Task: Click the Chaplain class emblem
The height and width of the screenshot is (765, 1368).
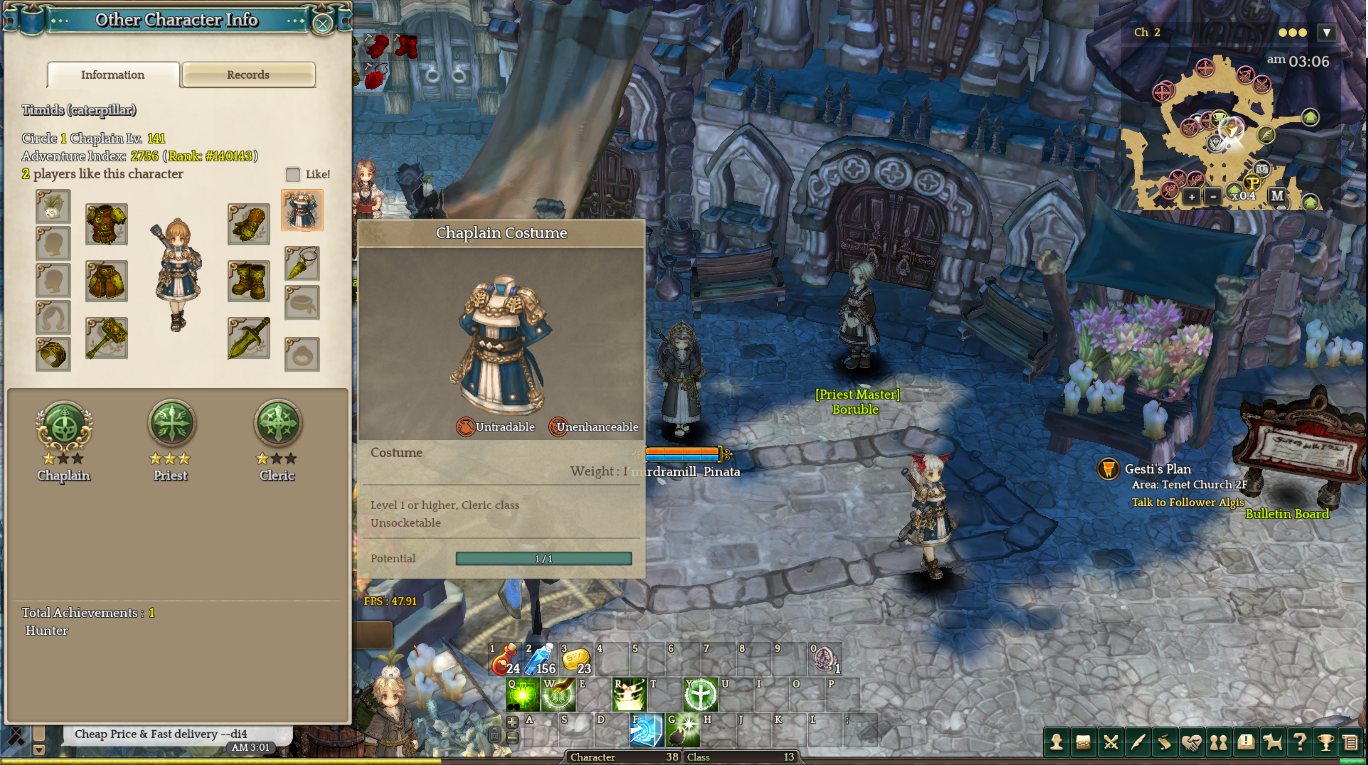Action: point(64,424)
